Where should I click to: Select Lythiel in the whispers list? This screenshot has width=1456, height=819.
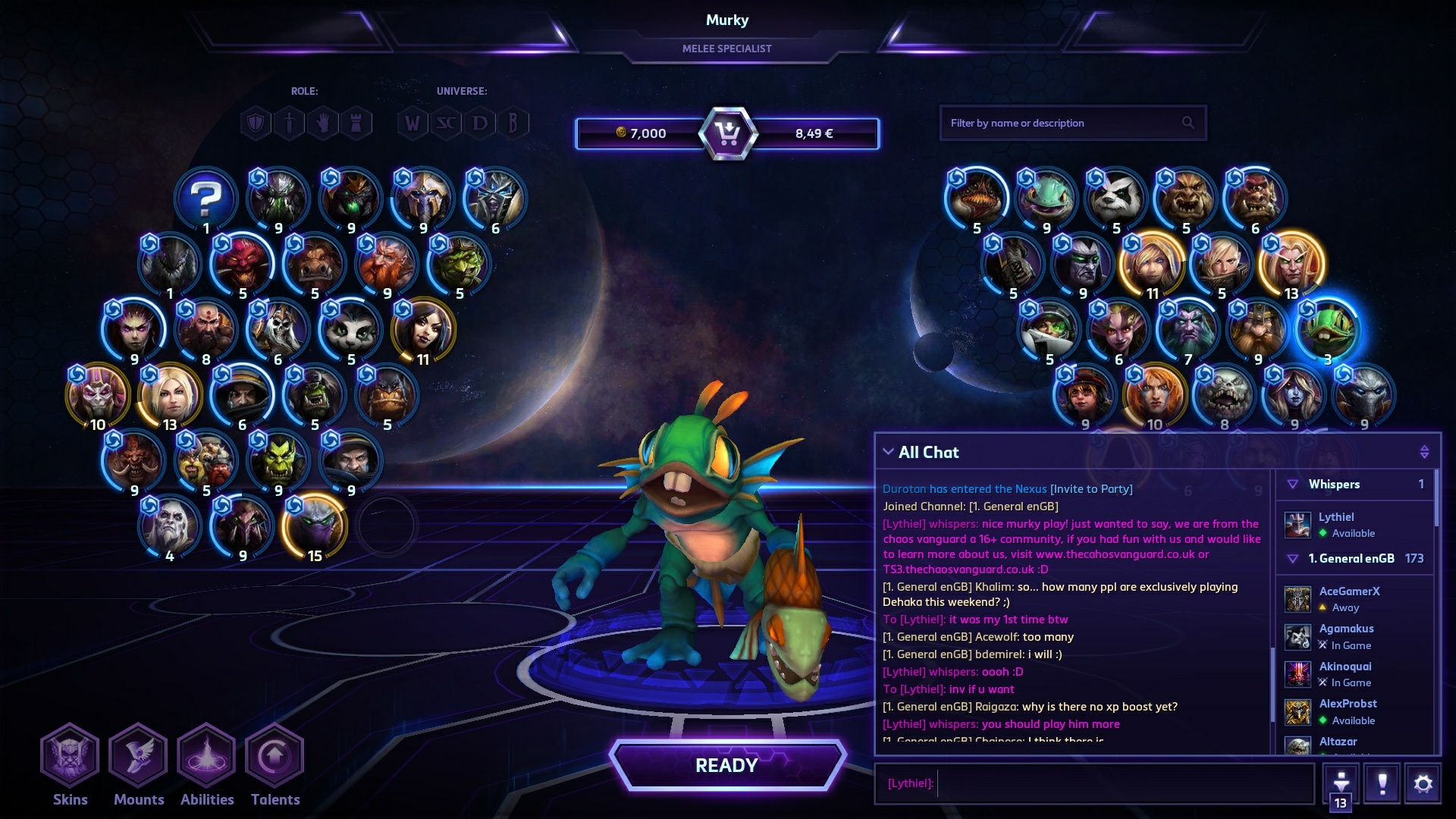pyautogui.click(x=1336, y=524)
